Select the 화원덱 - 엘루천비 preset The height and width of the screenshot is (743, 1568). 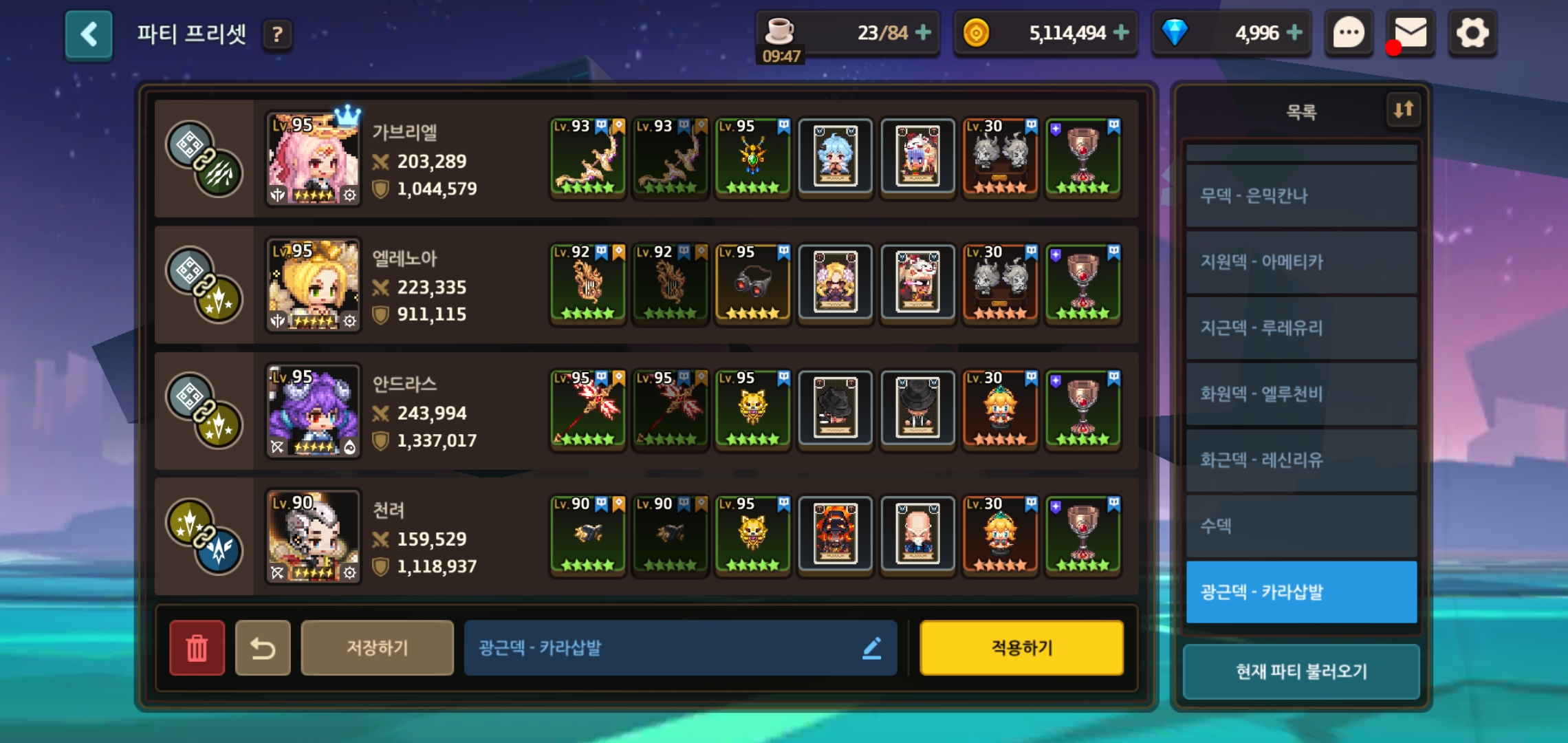coord(1301,394)
